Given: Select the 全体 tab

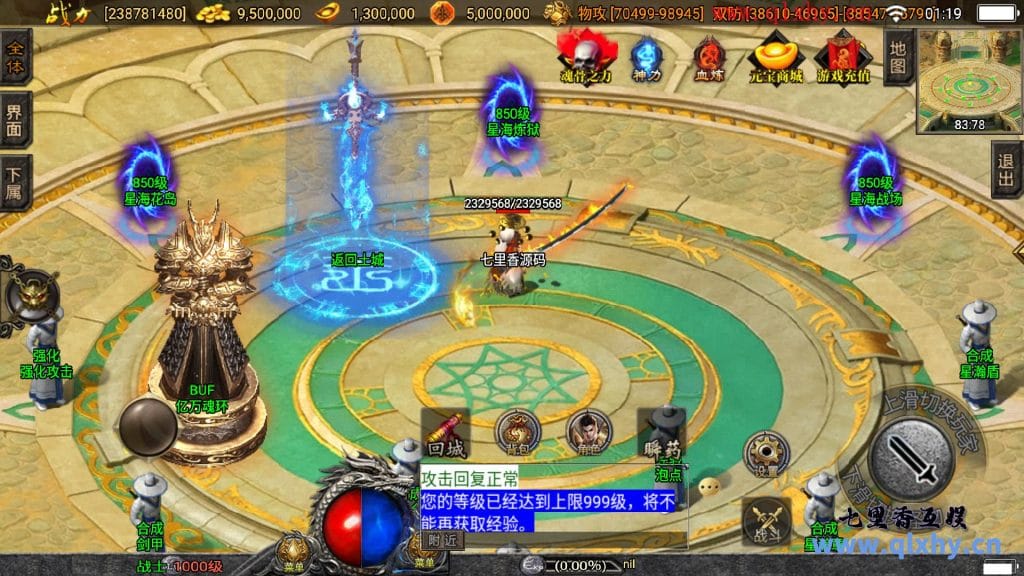Looking at the screenshot, I should 15,56.
